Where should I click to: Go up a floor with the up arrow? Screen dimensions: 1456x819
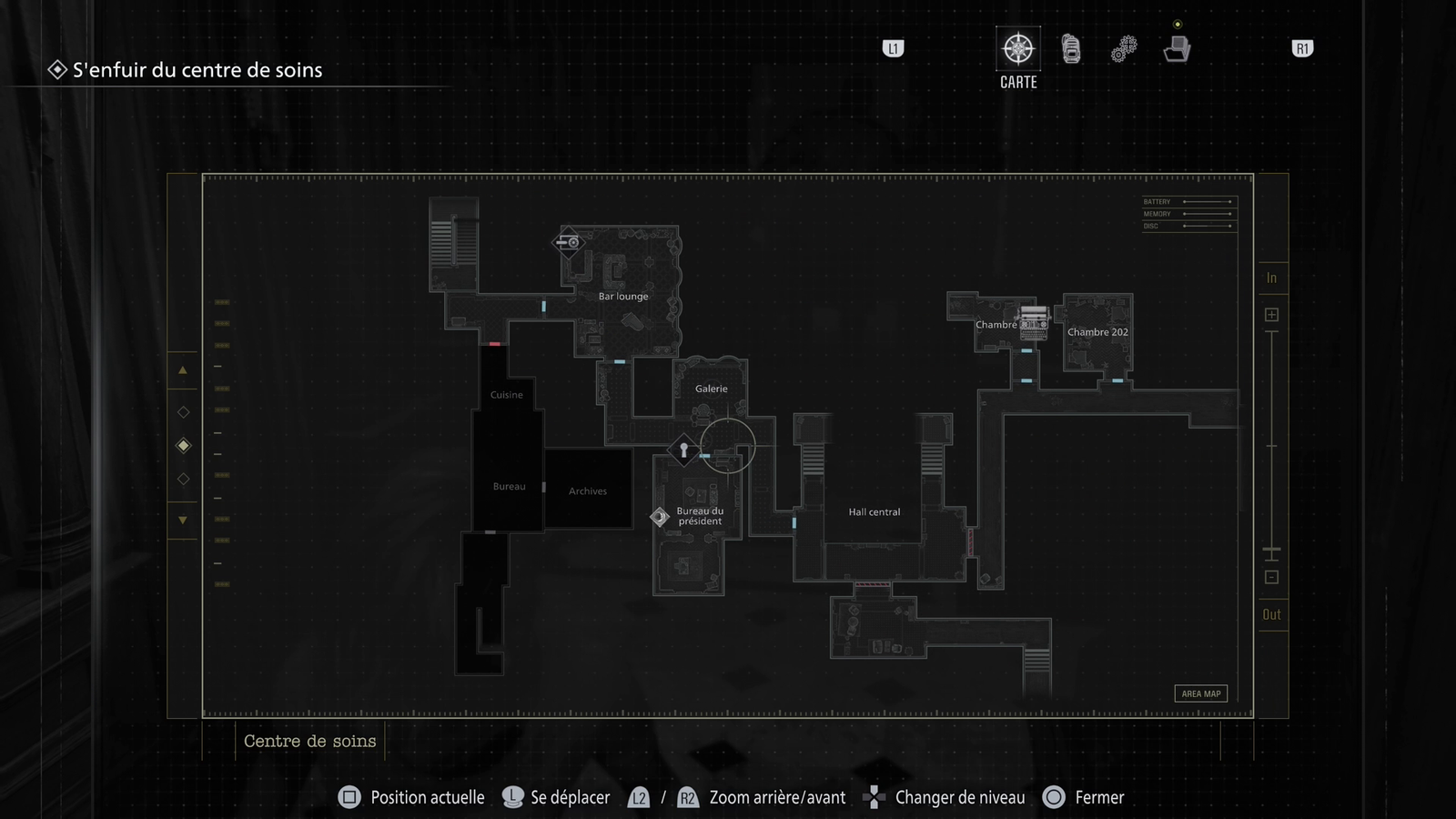(x=183, y=370)
